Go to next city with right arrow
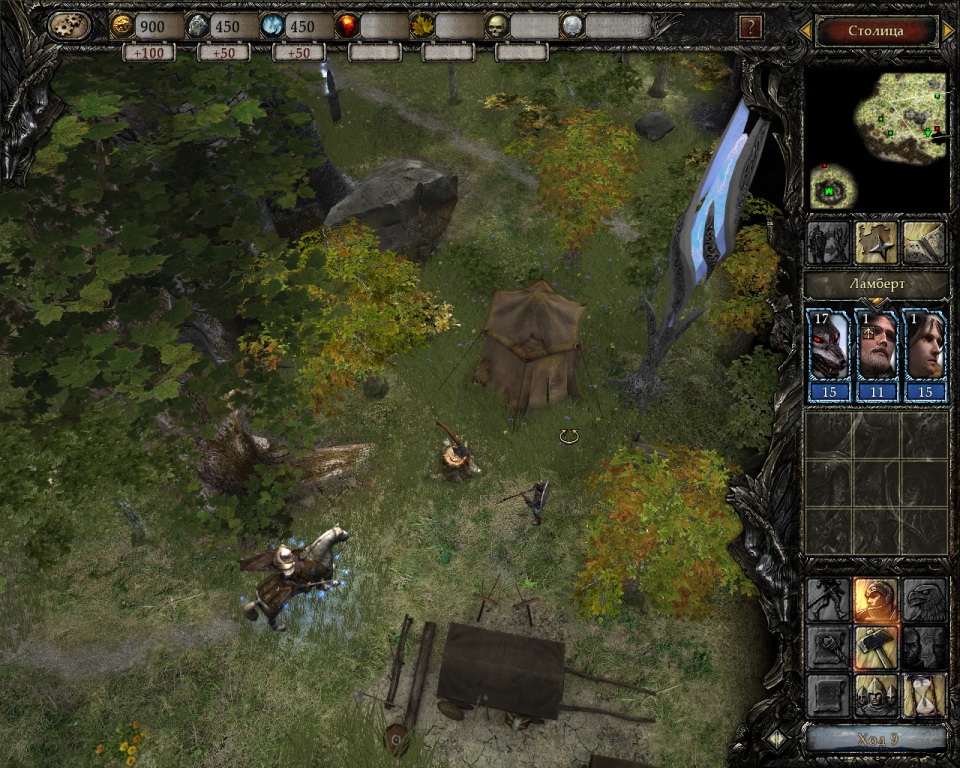This screenshot has width=960, height=768. [x=948, y=31]
